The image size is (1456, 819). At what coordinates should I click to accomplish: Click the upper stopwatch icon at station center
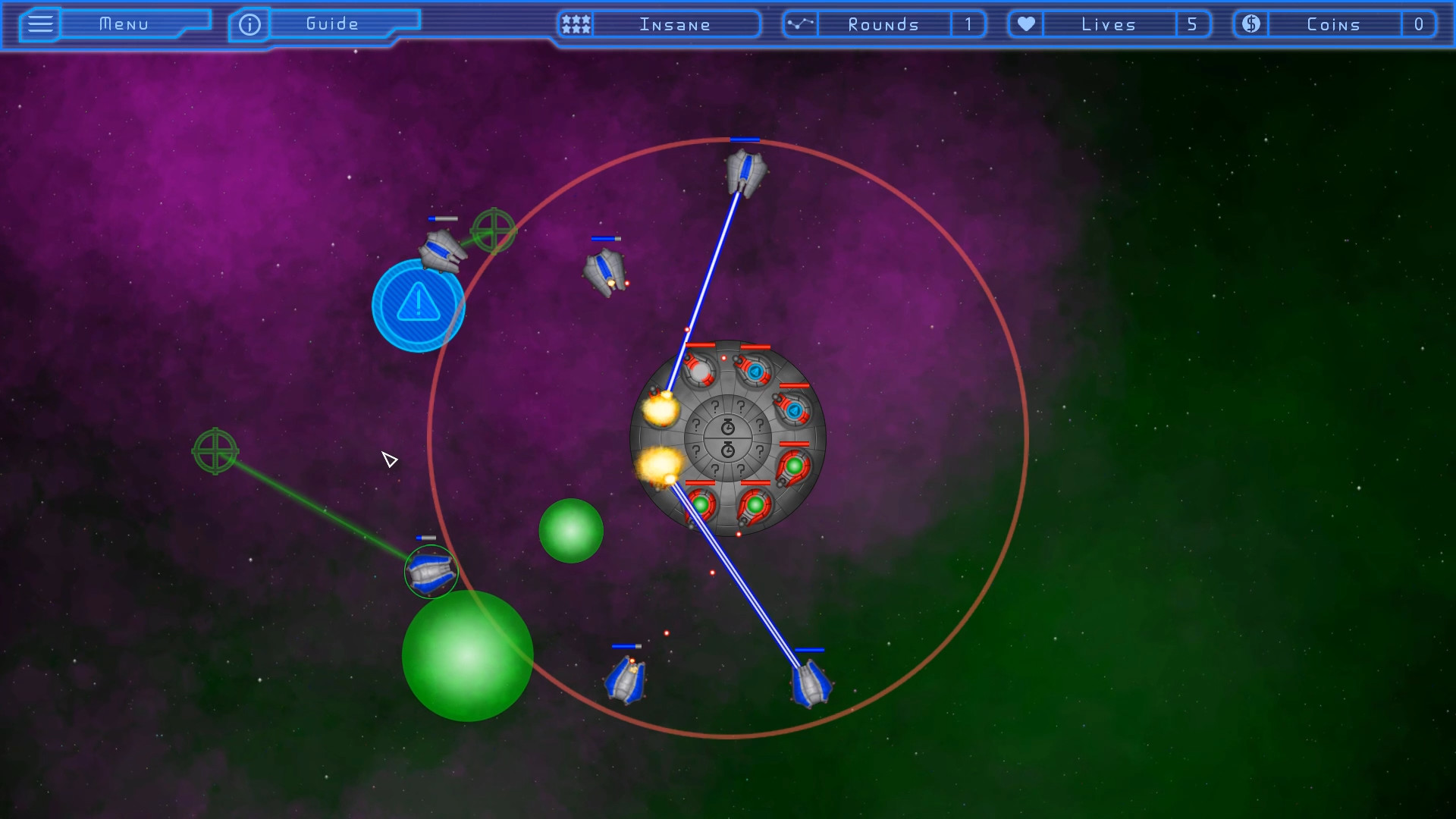(x=727, y=425)
